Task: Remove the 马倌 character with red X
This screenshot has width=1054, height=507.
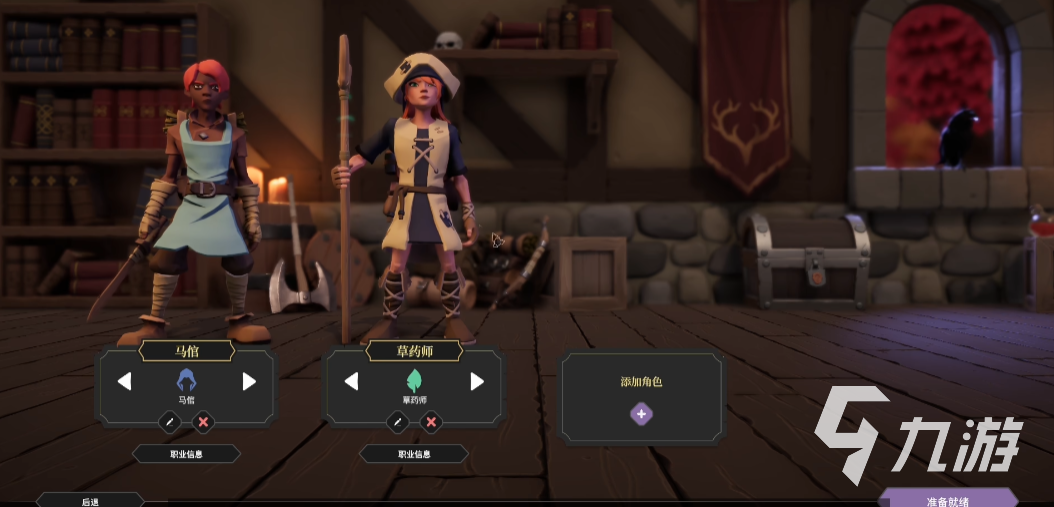Action: [x=203, y=422]
